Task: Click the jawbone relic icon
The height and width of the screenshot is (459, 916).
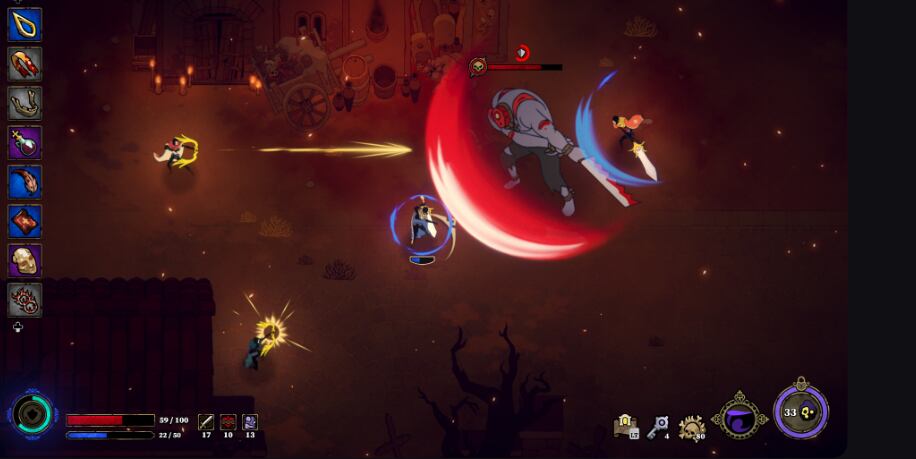Action: [25, 103]
